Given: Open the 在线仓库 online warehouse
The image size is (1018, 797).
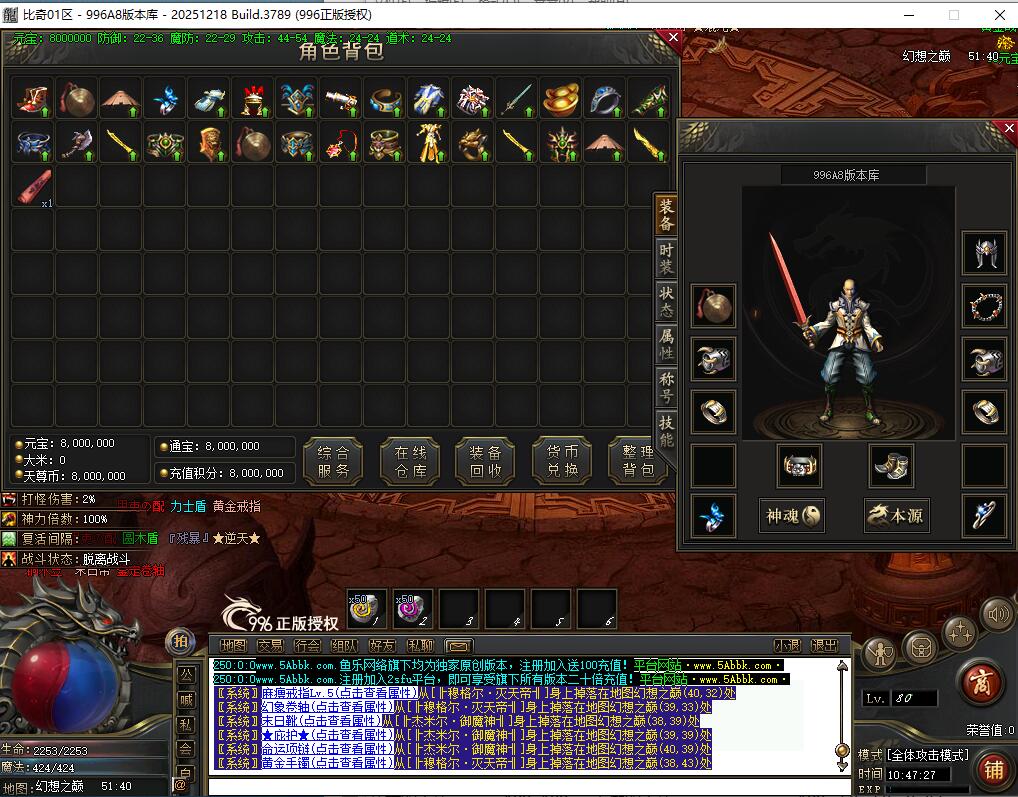Looking at the screenshot, I should pos(409,461).
